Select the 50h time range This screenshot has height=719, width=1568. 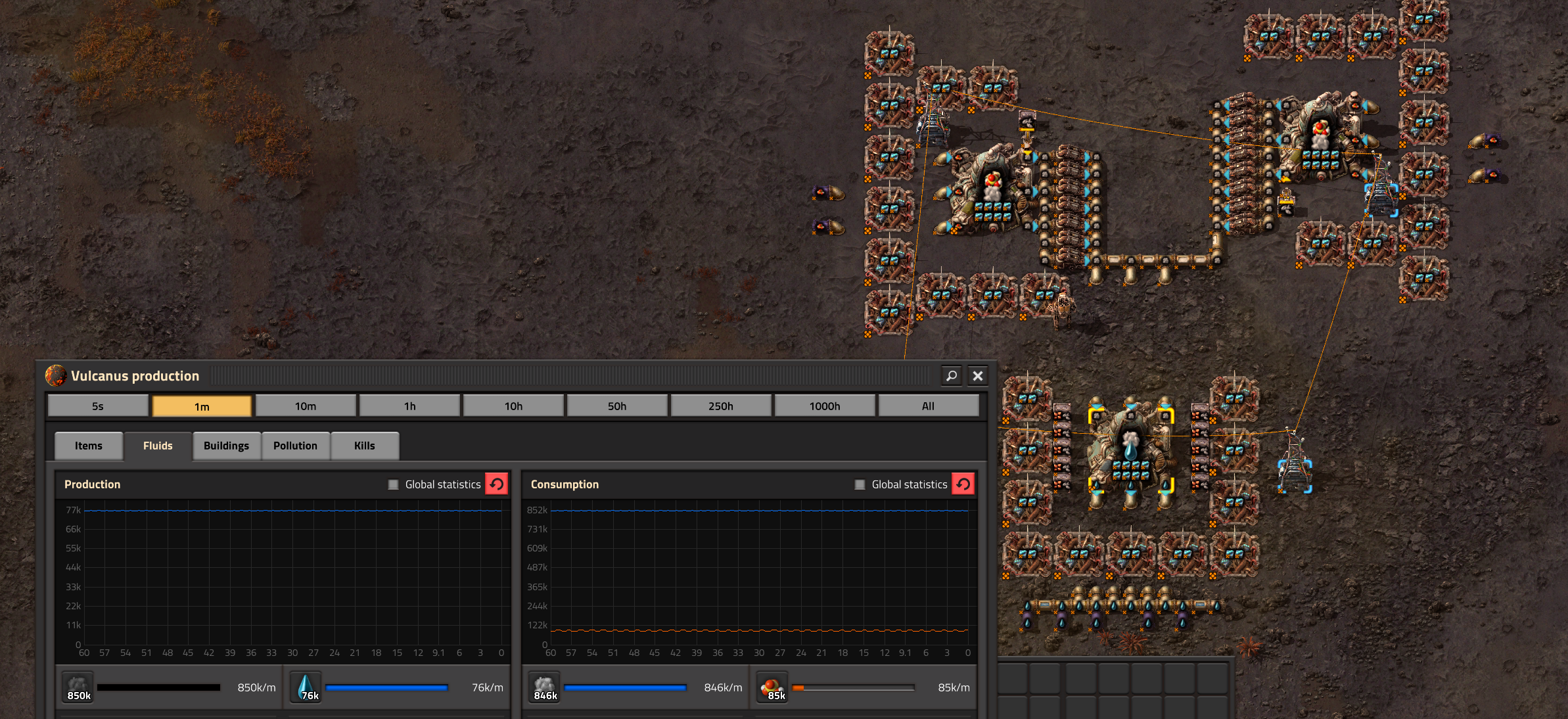click(617, 406)
